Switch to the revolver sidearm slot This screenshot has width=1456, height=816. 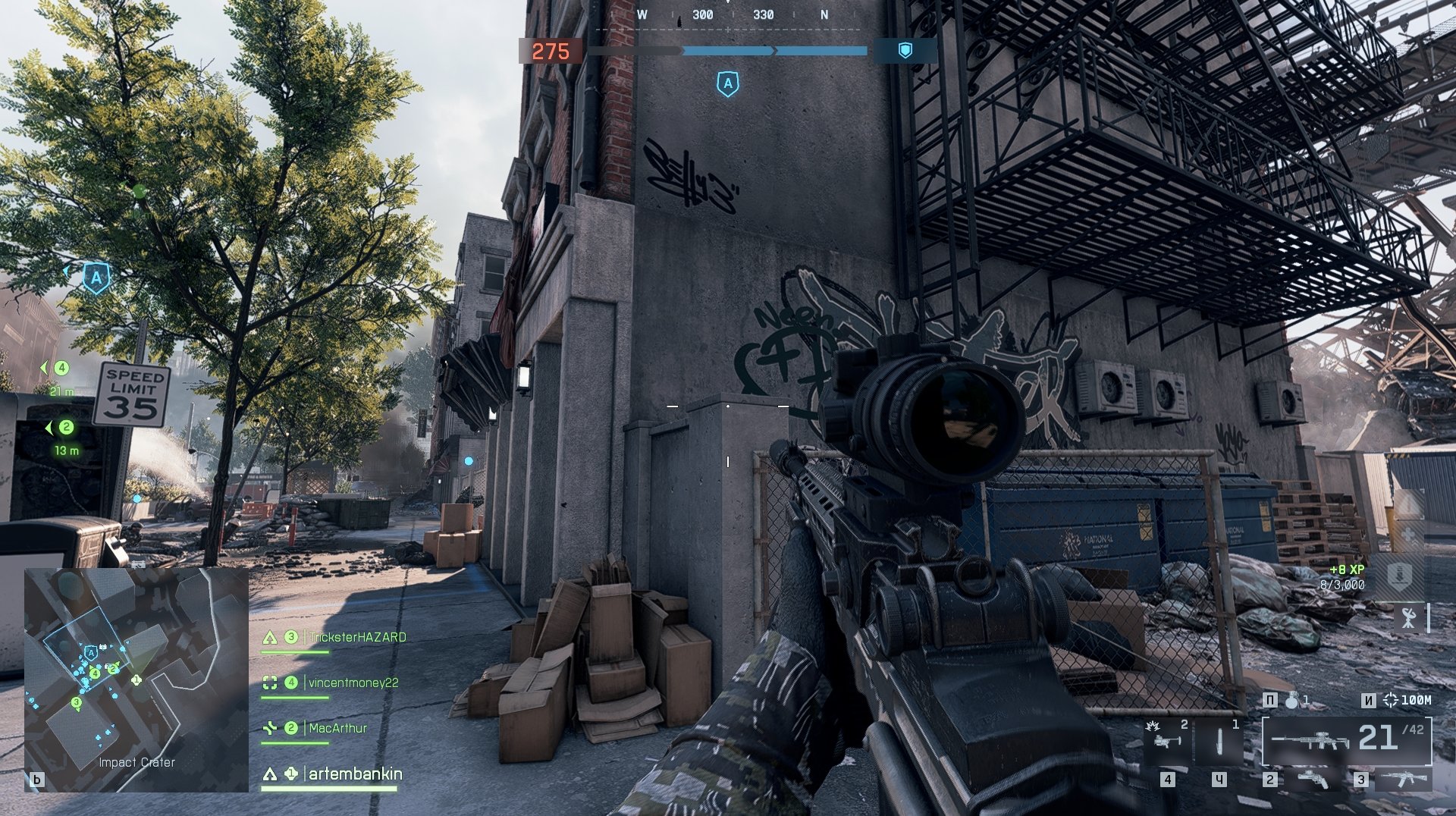coord(1312,779)
